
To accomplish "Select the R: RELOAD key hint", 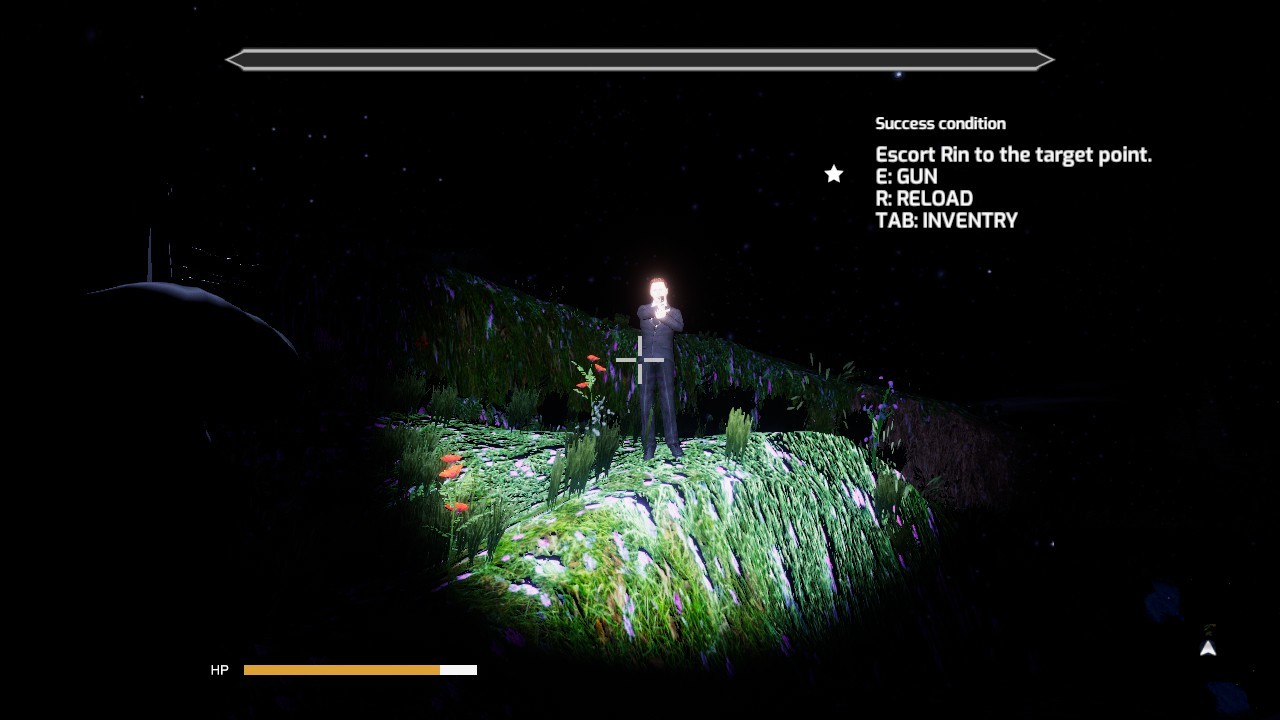I will coord(924,198).
